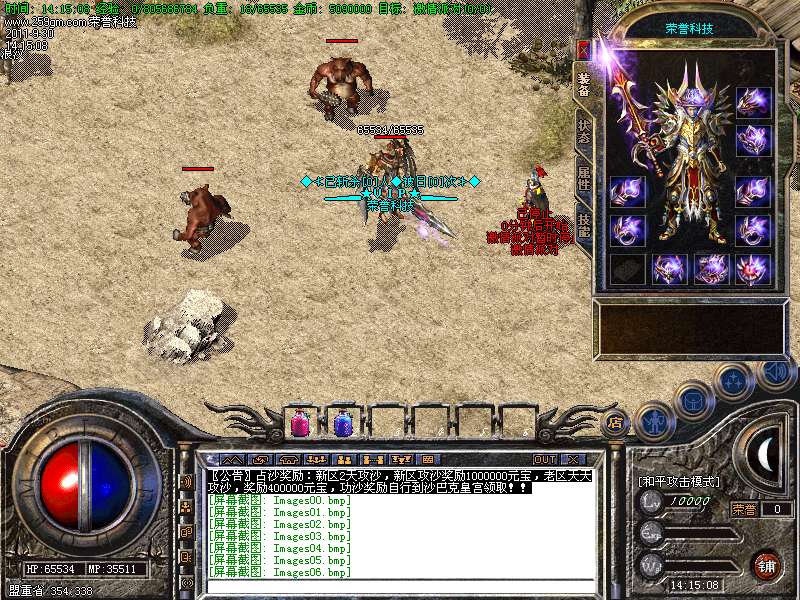Open the bag inventory round button
The width and height of the screenshot is (800, 600).
click(692, 400)
